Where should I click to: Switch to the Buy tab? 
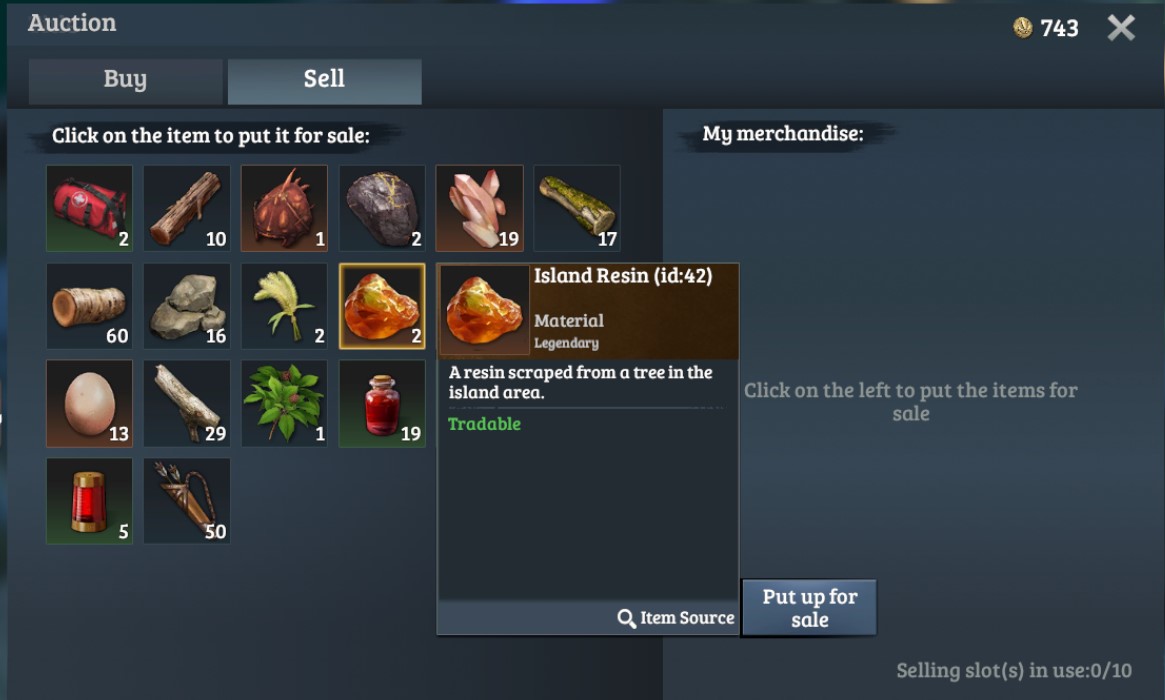[125, 81]
